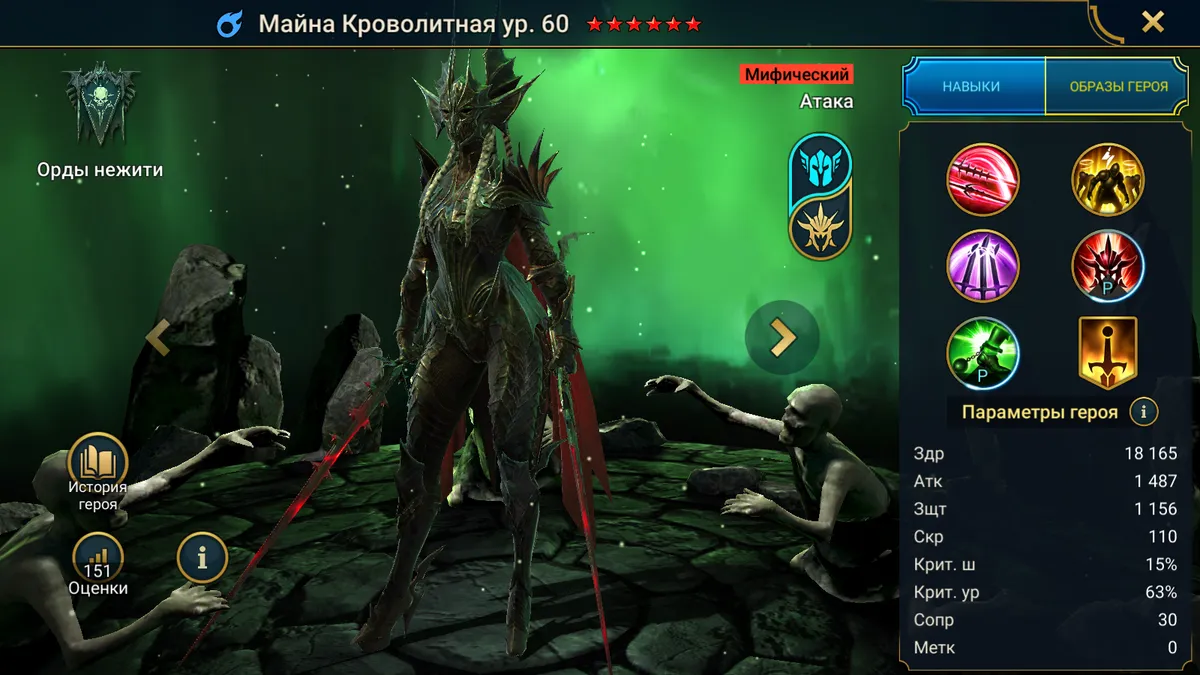
Task: Switch to the golden crowned hero form
Action: click(x=820, y=227)
